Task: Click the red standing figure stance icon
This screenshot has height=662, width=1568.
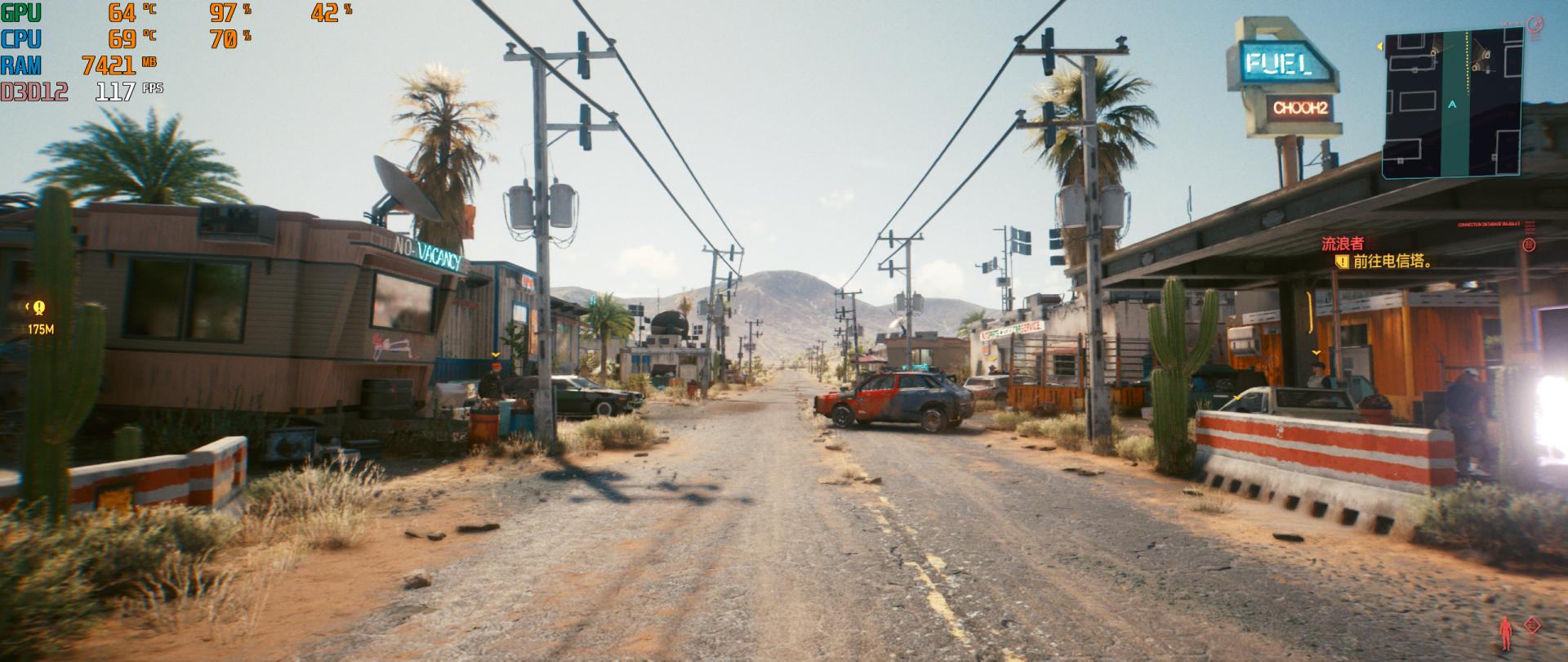Action: click(1506, 632)
